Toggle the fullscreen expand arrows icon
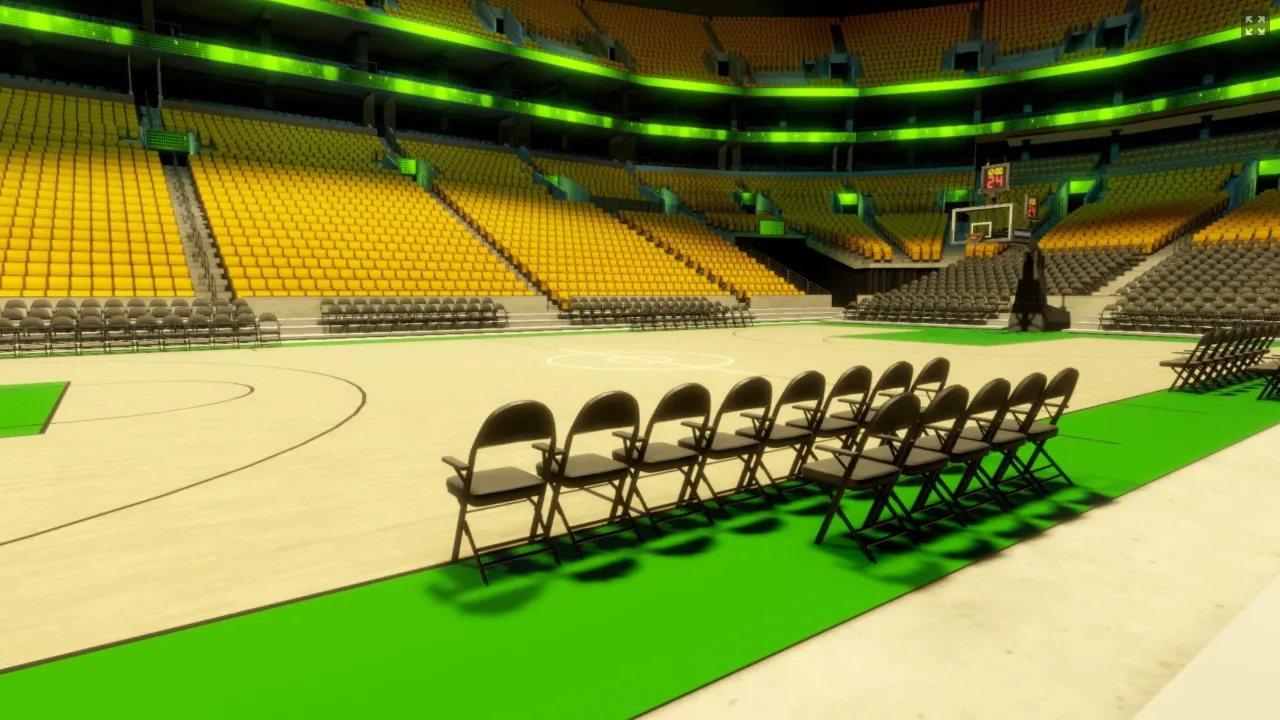 click(x=1254, y=25)
